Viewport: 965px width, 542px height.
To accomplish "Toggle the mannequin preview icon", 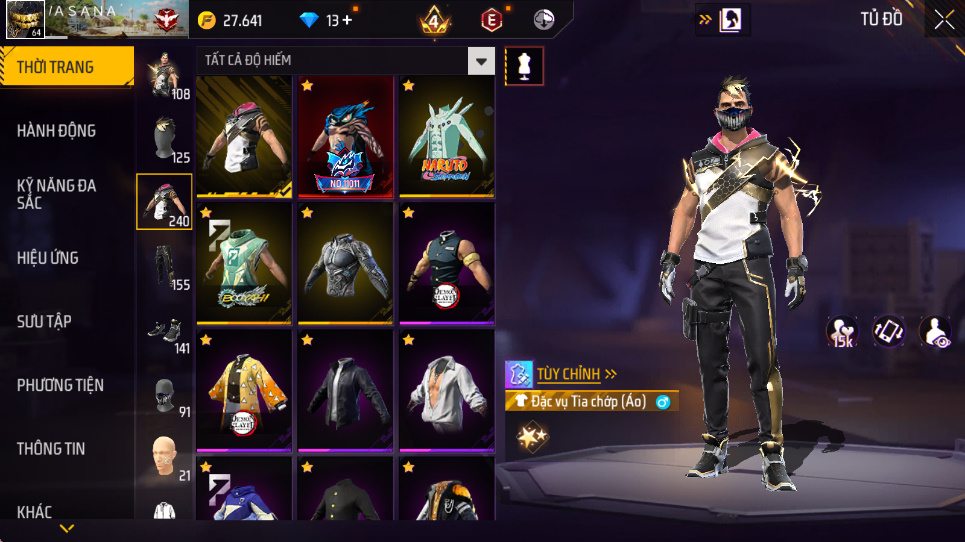I will coord(525,66).
